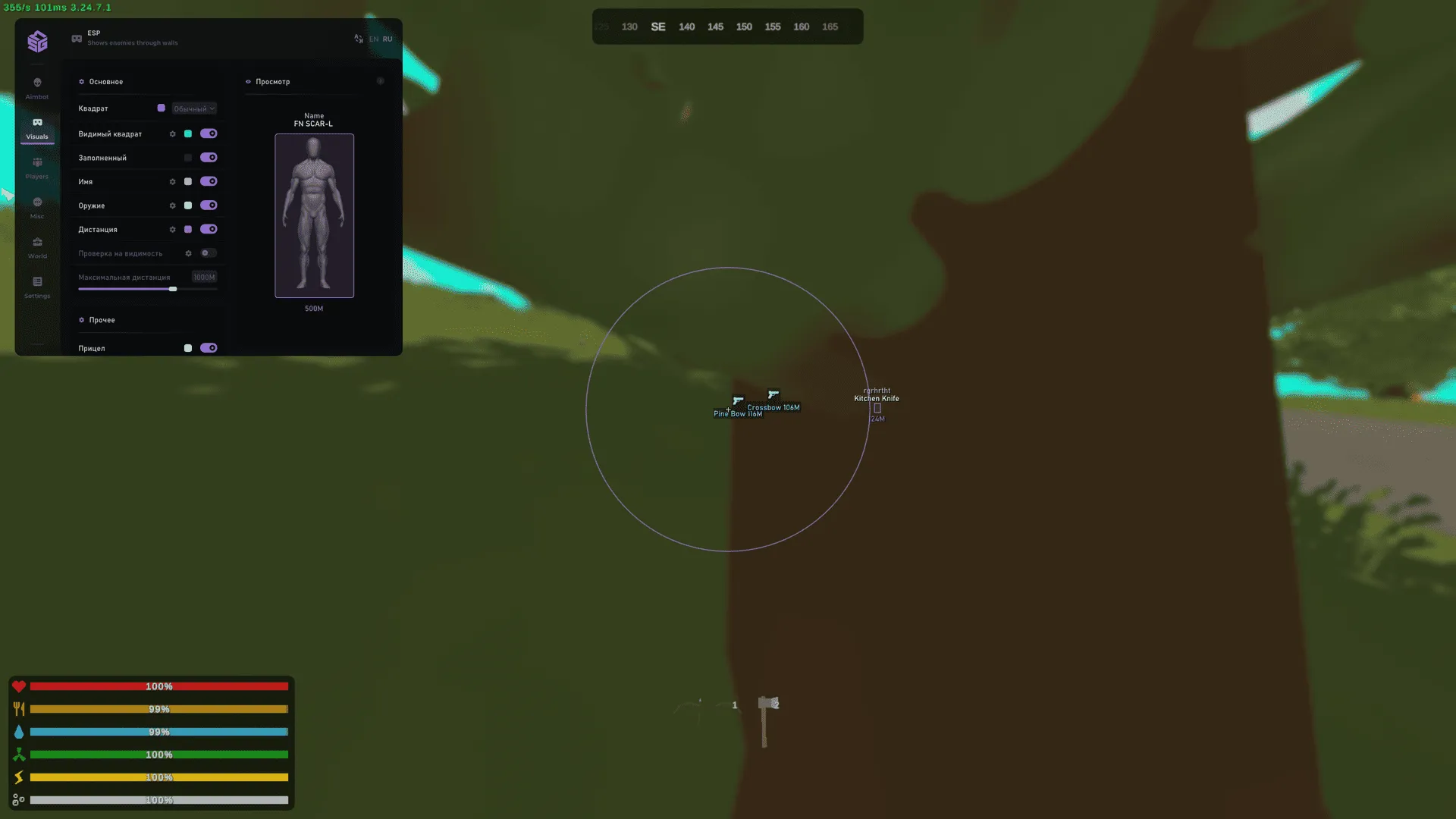1456x819 pixels.
Task: Click the gear icon beside Имя
Action: (x=172, y=181)
